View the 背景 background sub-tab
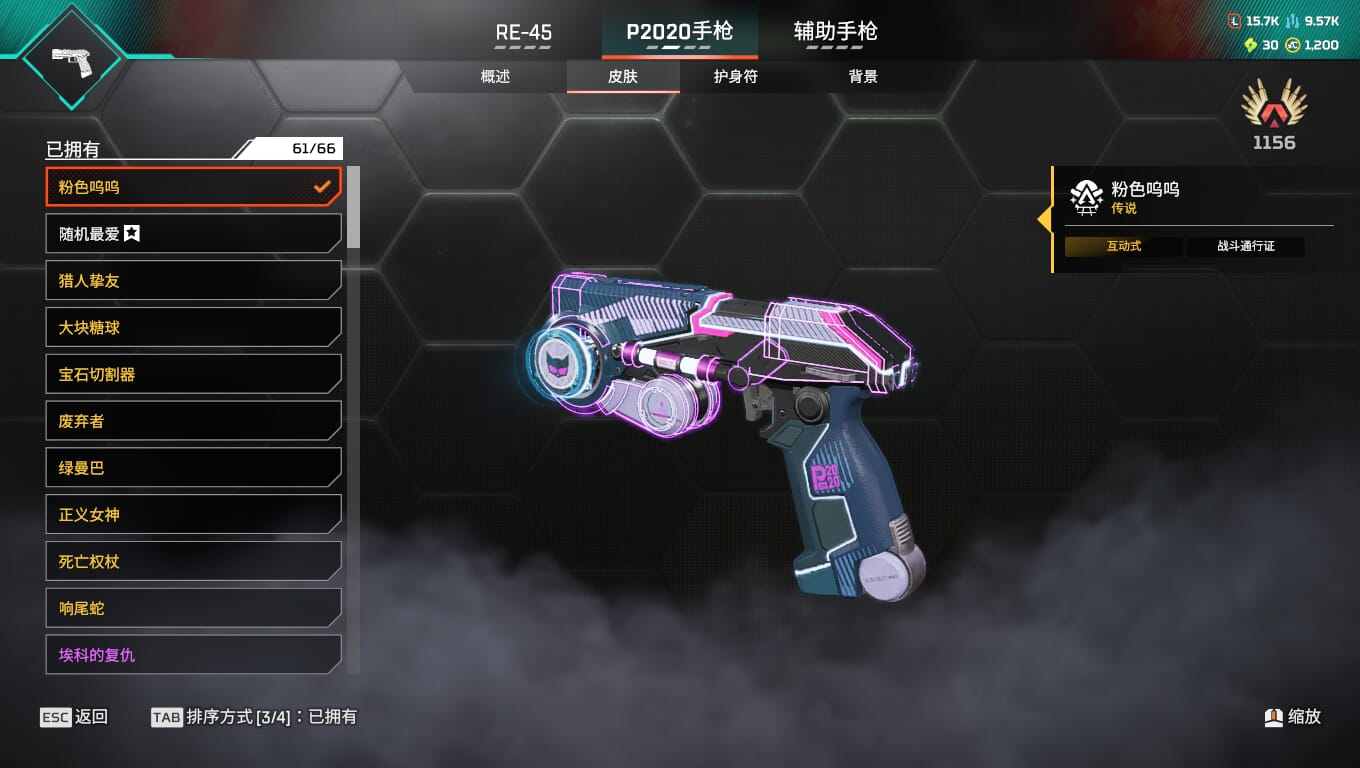Image resolution: width=1360 pixels, height=768 pixels. (x=863, y=77)
